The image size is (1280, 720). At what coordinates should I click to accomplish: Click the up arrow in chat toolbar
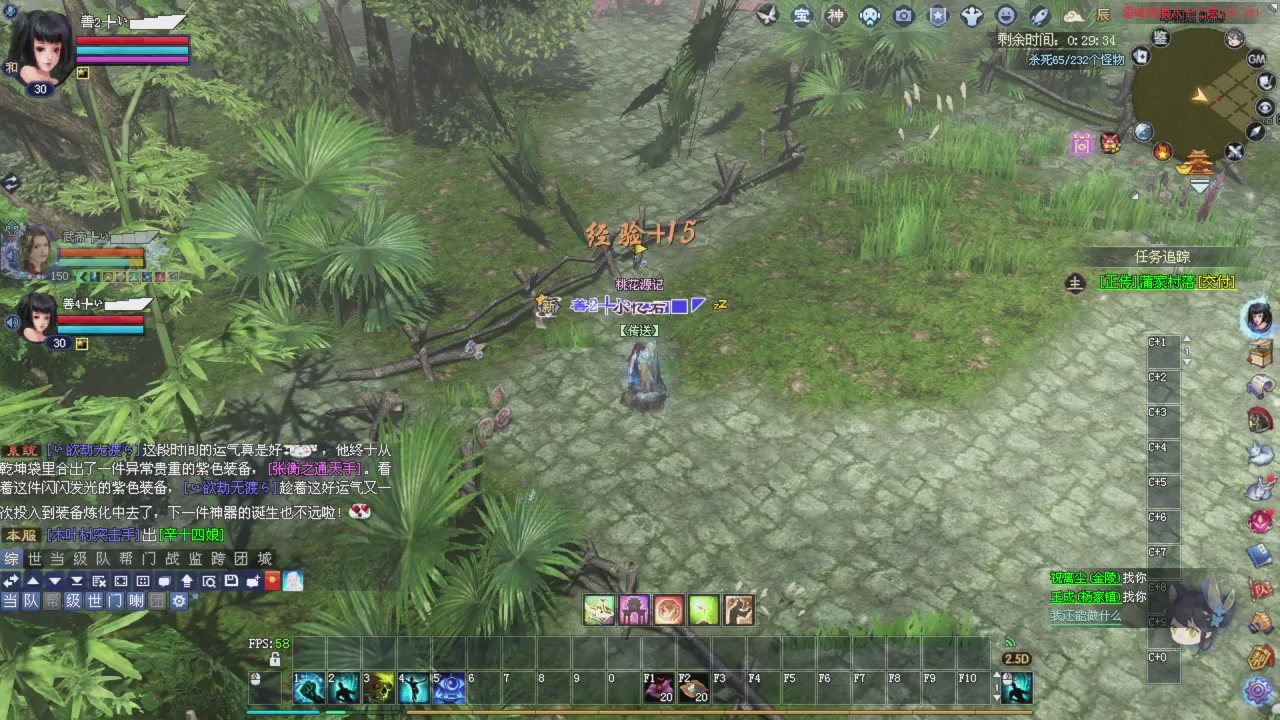[x=32, y=581]
